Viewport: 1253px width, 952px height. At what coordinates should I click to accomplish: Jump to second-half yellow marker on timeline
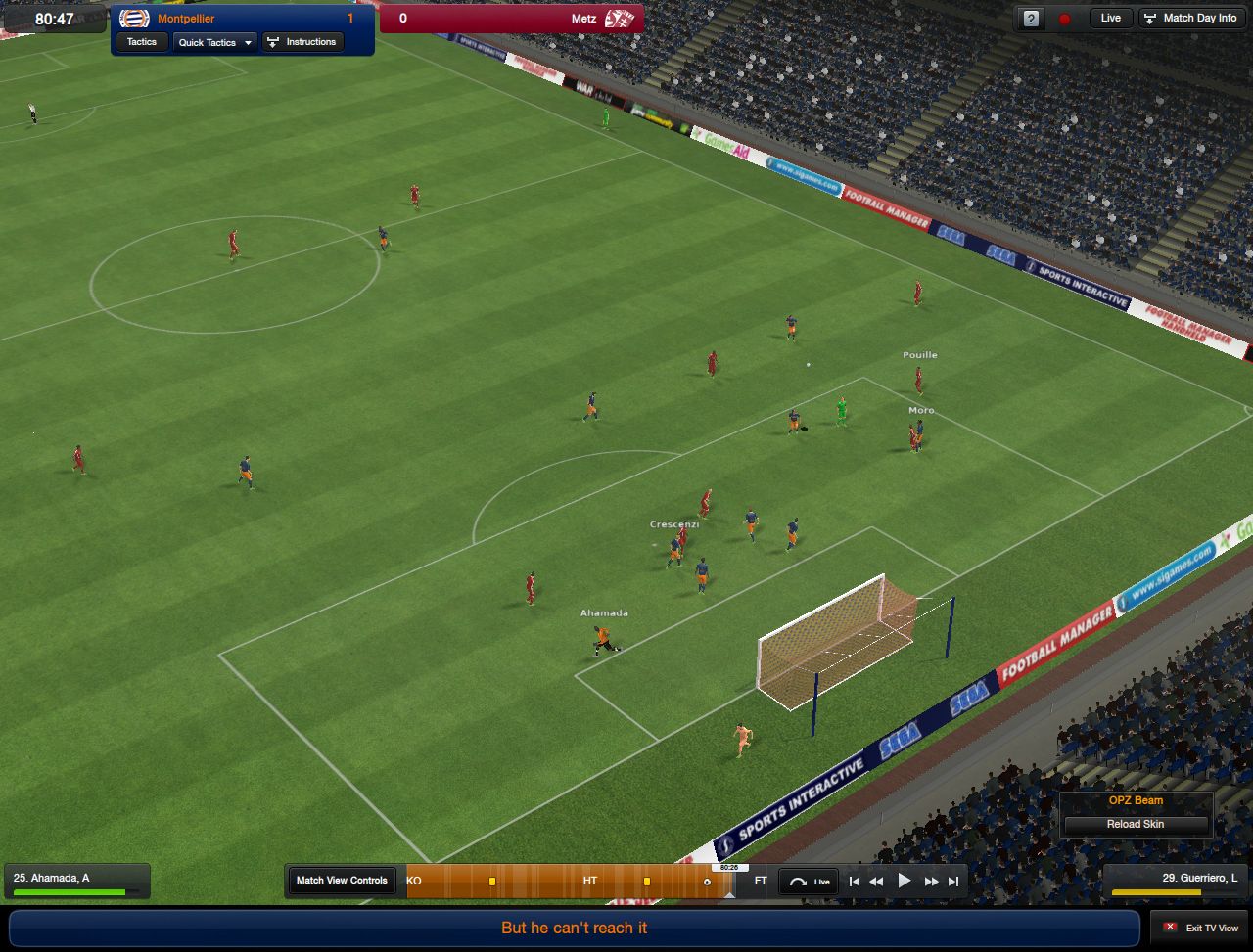tap(647, 882)
